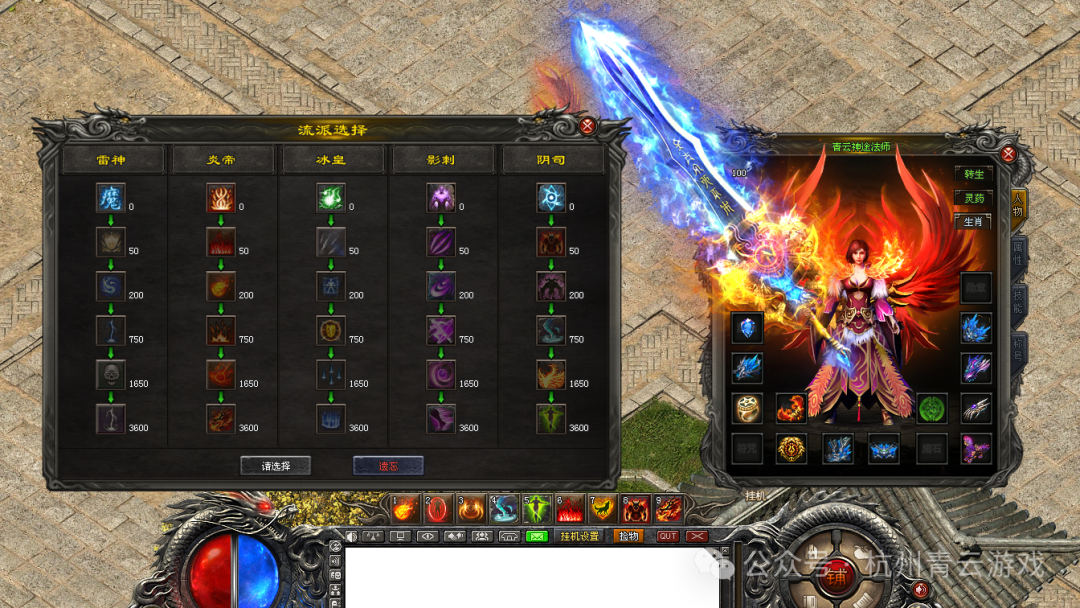
Task: Select the 影刺 school header
Action: click(x=443, y=160)
